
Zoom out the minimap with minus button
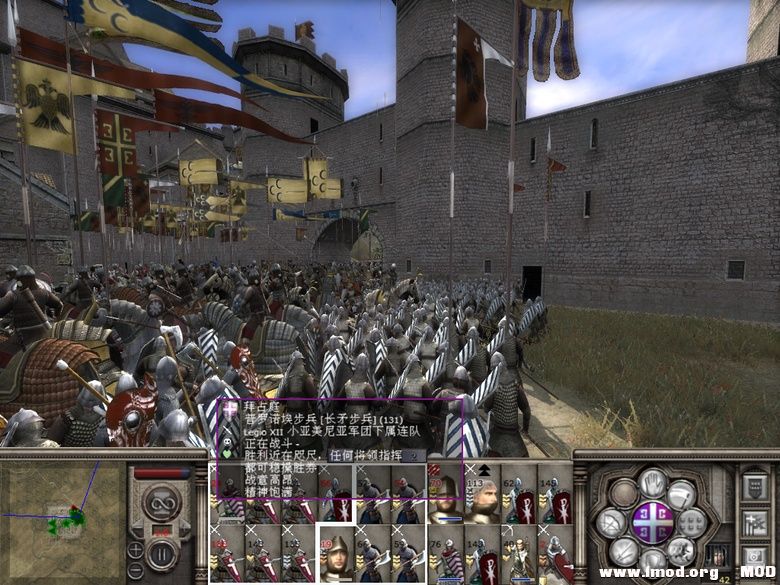(135, 569)
